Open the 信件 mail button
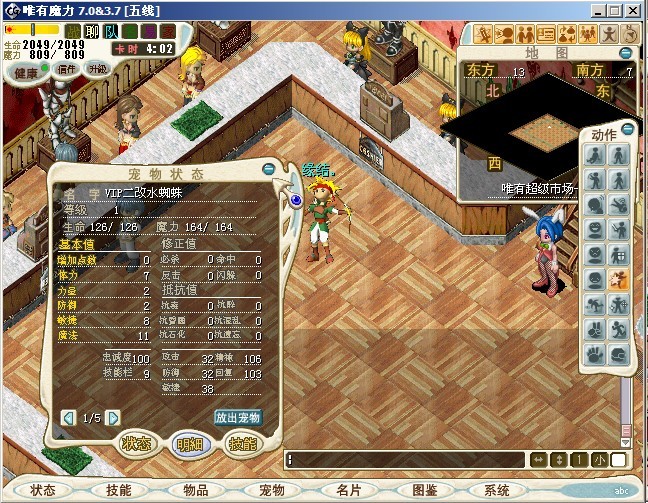This screenshot has width=648, height=503. (x=68, y=70)
